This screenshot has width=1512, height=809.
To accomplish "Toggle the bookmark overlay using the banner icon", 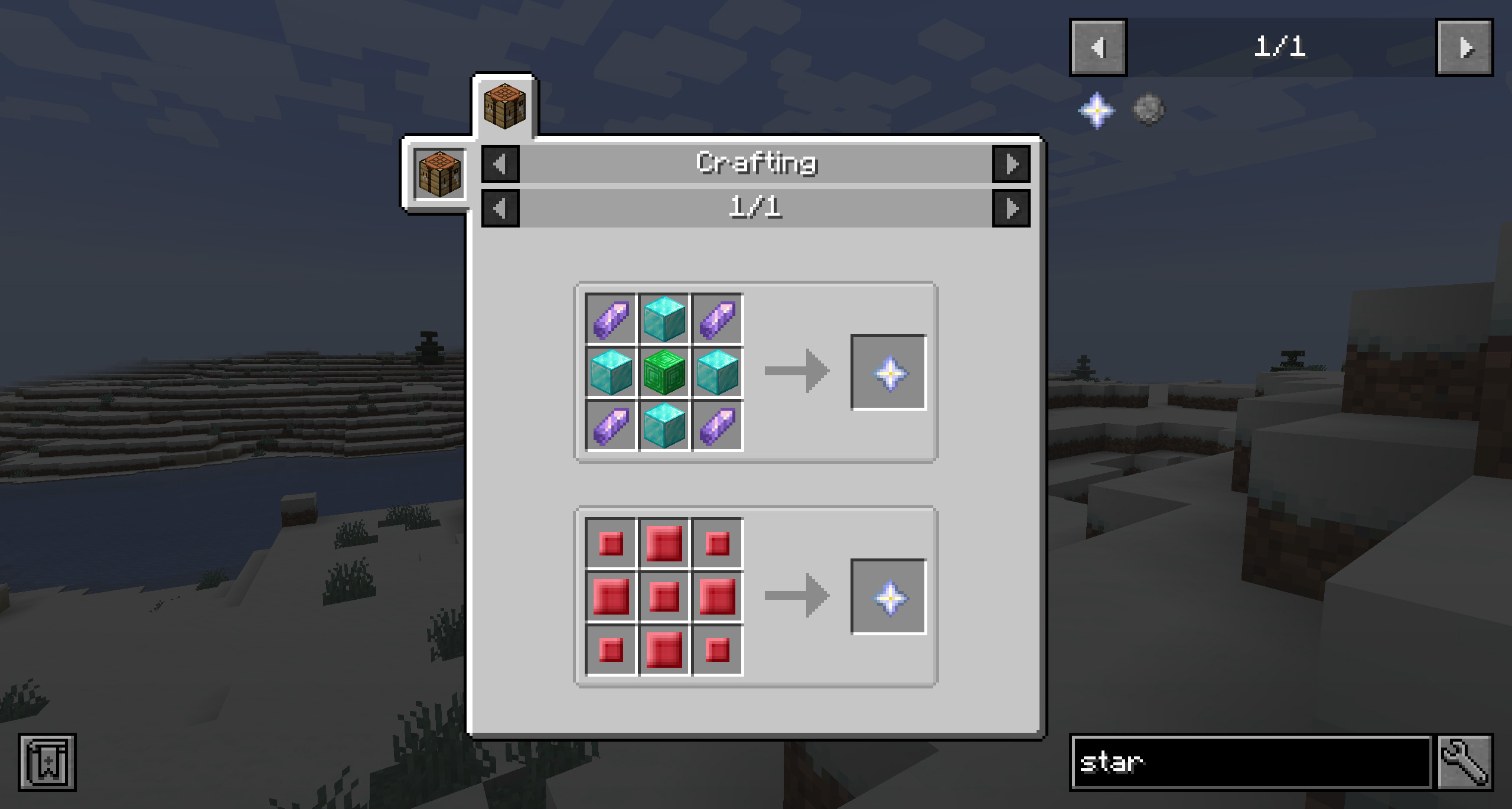I will coord(47,762).
